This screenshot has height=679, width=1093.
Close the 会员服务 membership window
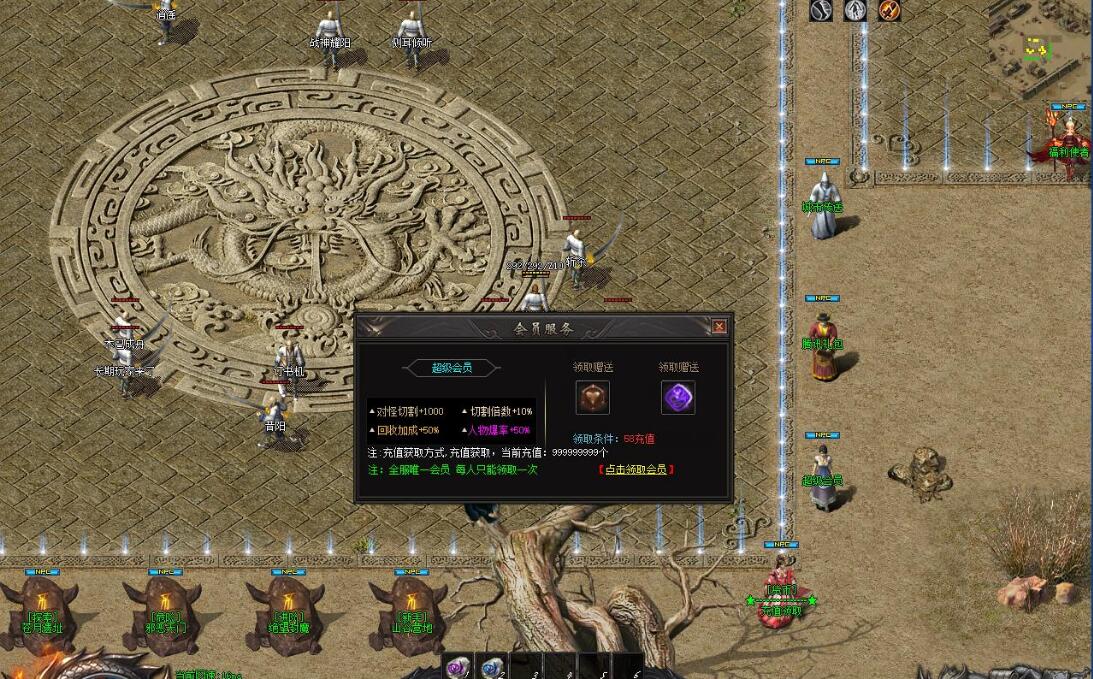tap(719, 327)
